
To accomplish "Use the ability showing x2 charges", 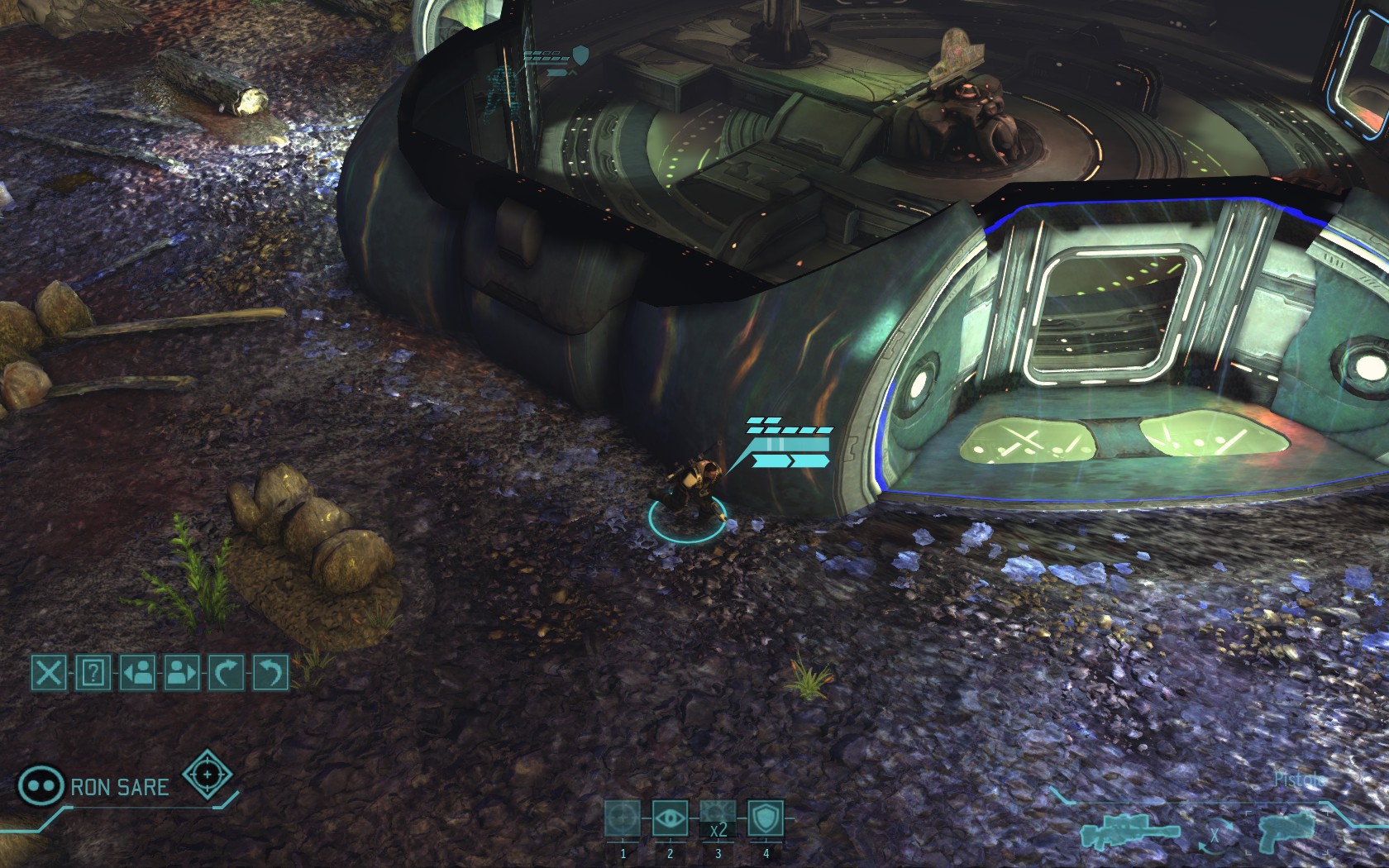I will pos(718,819).
